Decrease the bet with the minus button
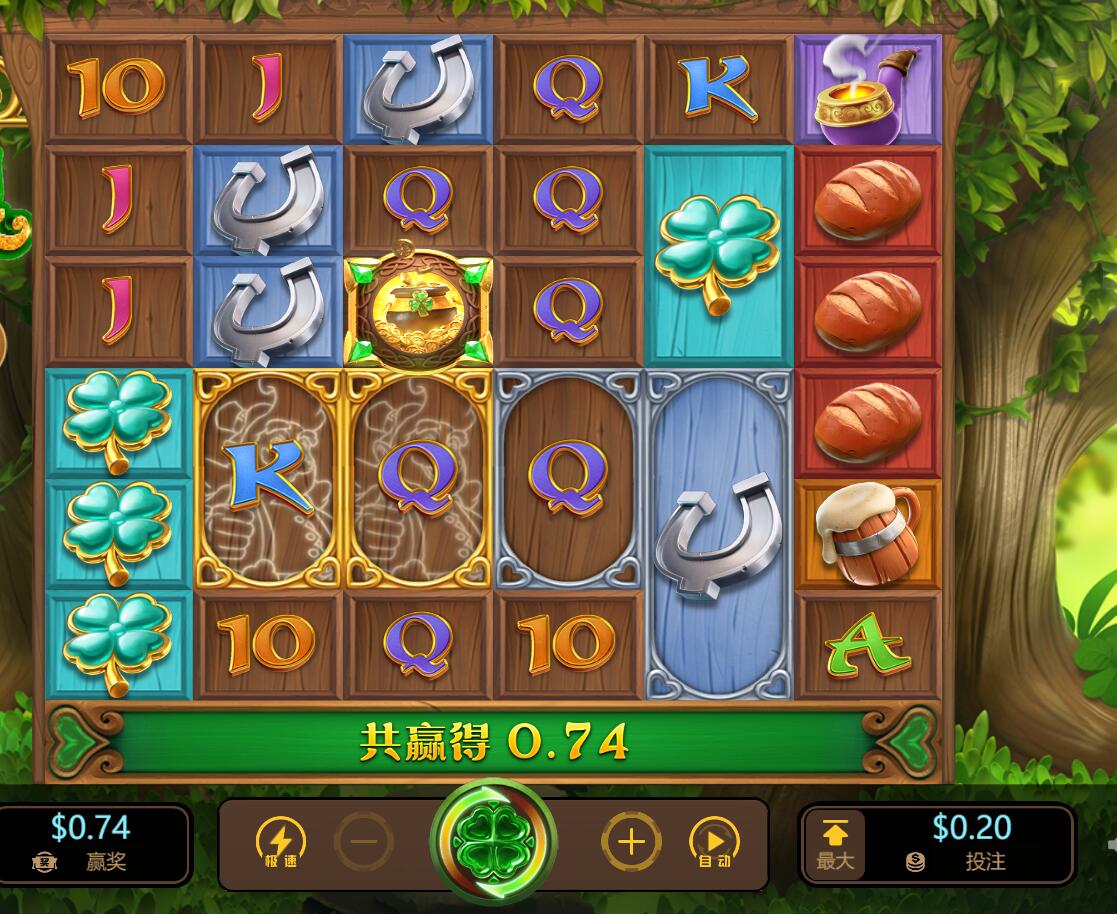1117x914 pixels. pyautogui.click(x=364, y=842)
